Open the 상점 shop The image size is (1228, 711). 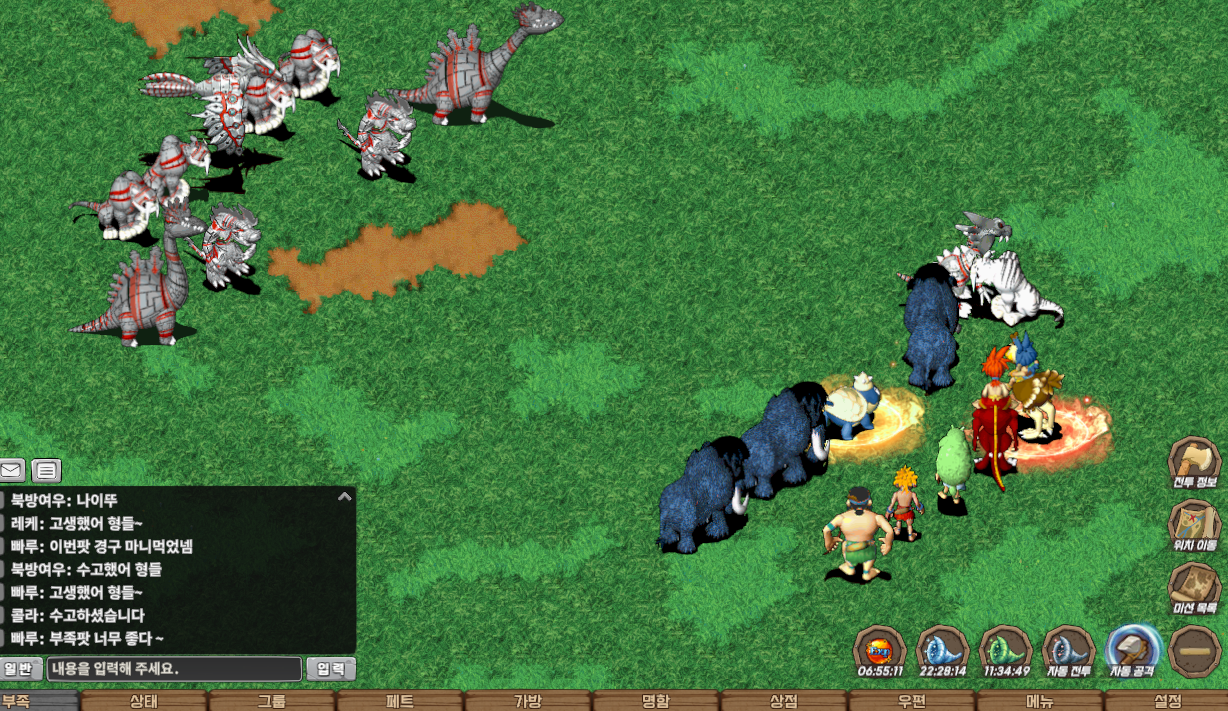(x=783, y=701)
